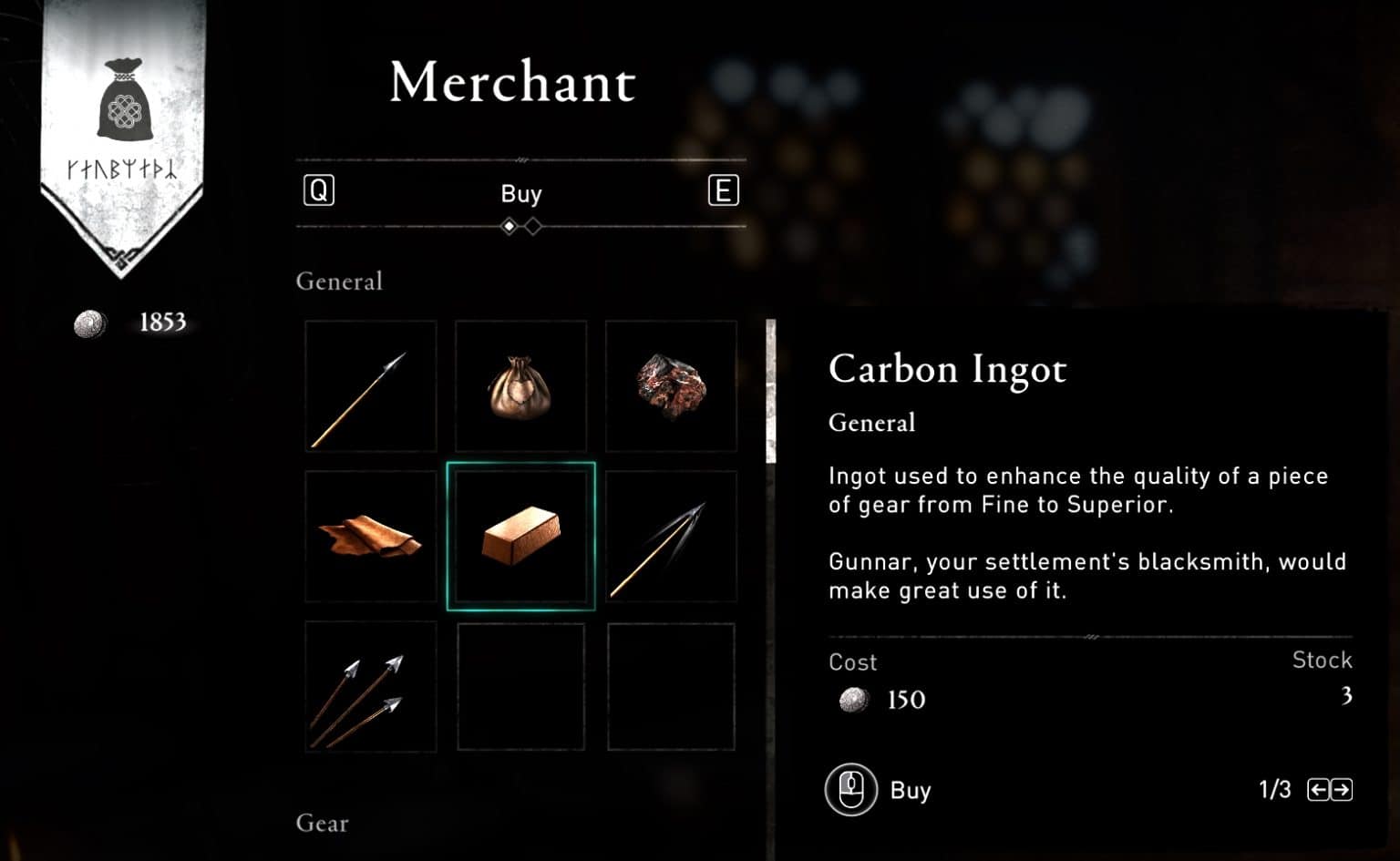The image size is (1400, 861).
Task: Switch to the Buy tab
Action: (x=520, y=193)
